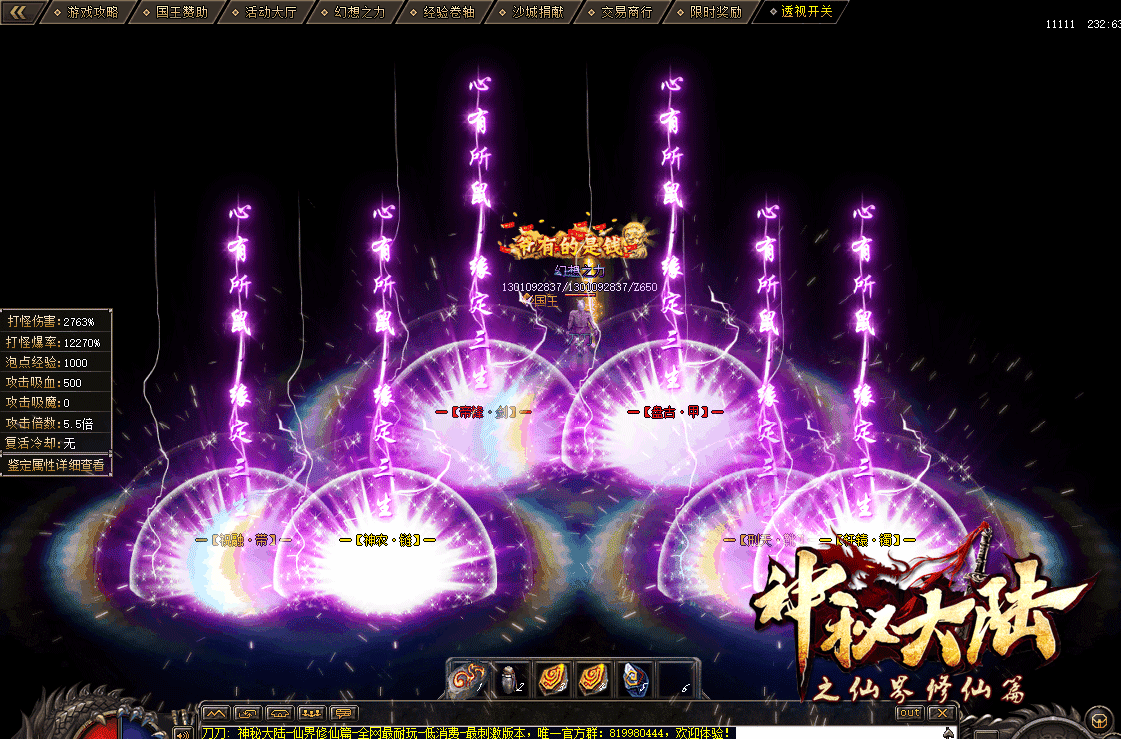
Task: Click the 'out' button above the chat
Action: coord(909,713)
